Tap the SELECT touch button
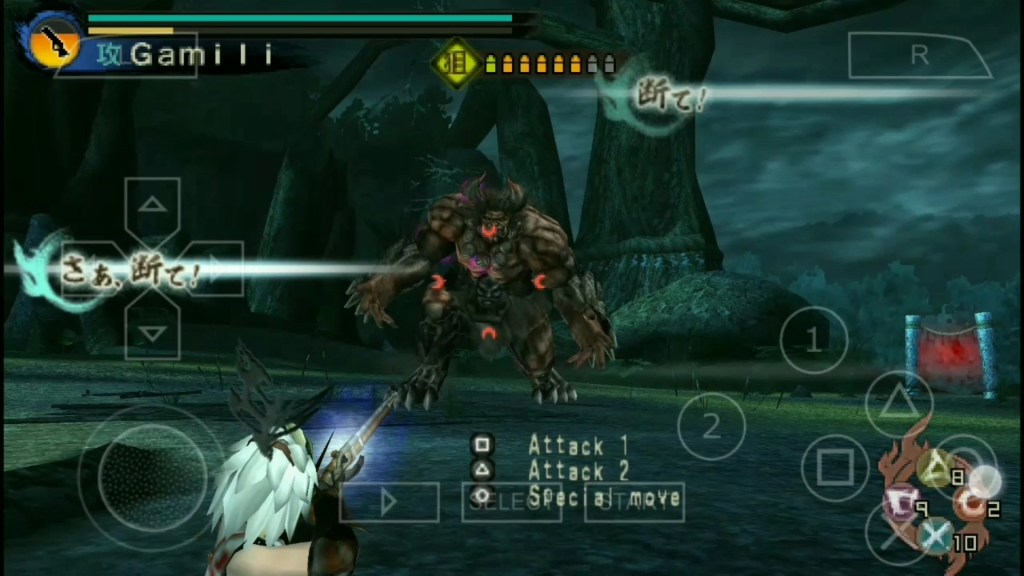 (x=511, y=502)
